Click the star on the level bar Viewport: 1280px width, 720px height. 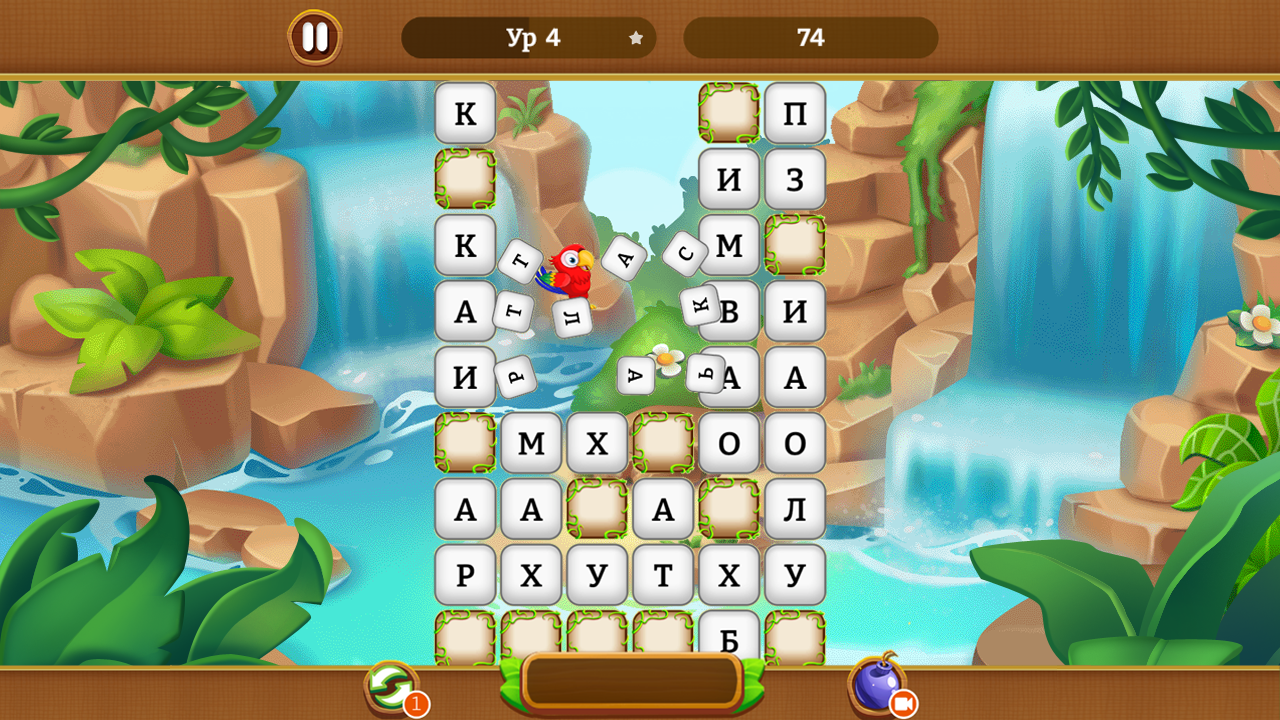pyautogui.click(x=635, y=38)
